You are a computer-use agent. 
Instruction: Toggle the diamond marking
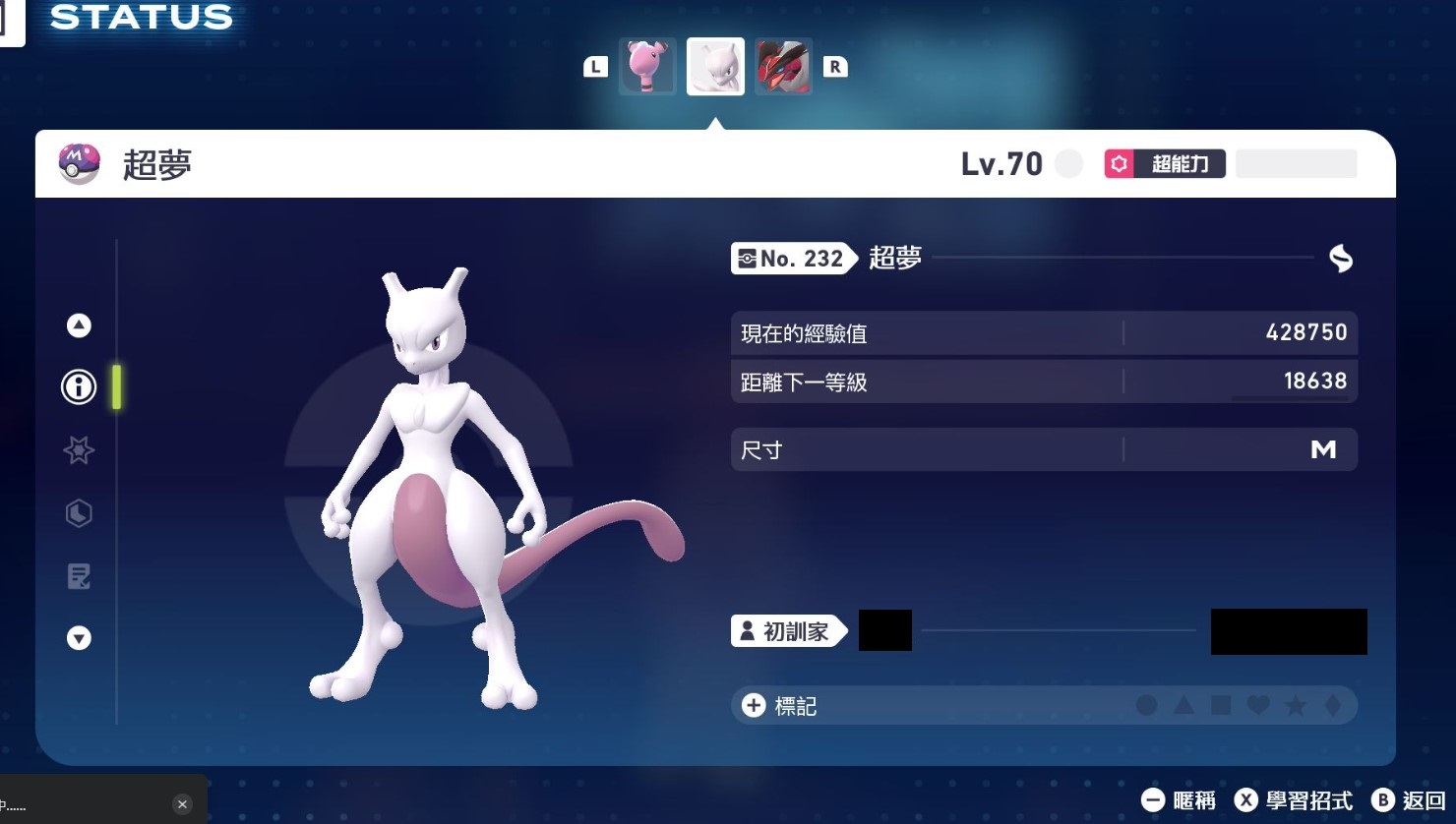tap(1333, 705)
